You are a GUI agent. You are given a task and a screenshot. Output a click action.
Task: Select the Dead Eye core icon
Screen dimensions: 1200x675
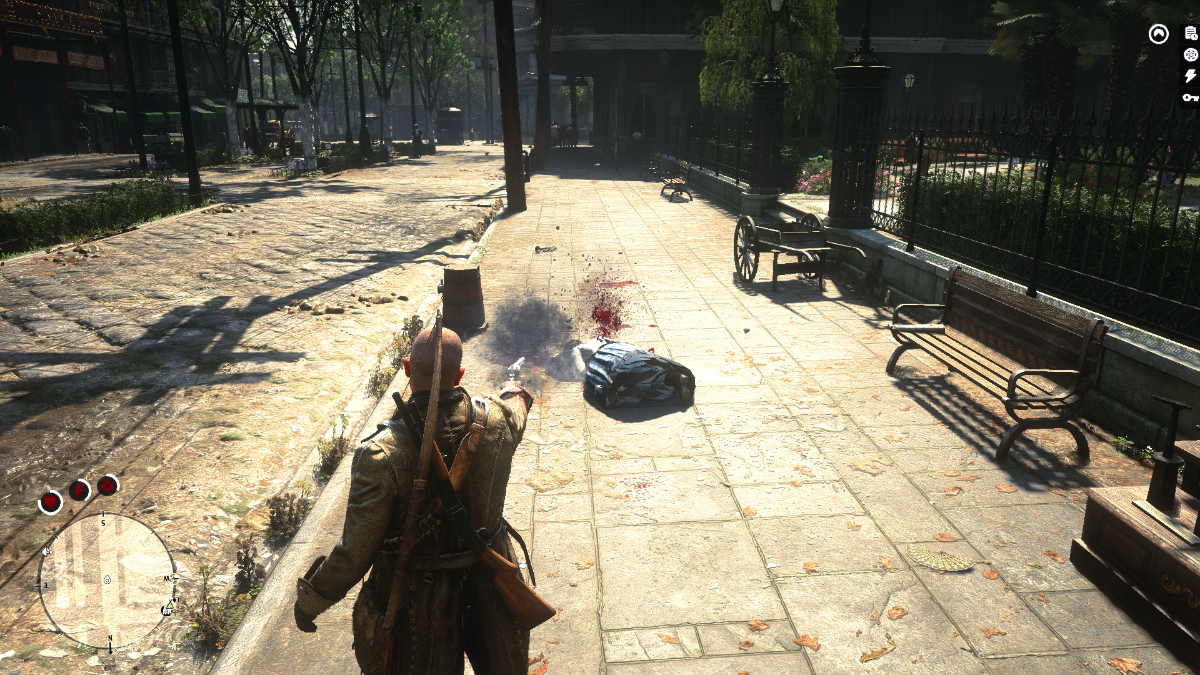pyautogui.click(x=107, y=485)
